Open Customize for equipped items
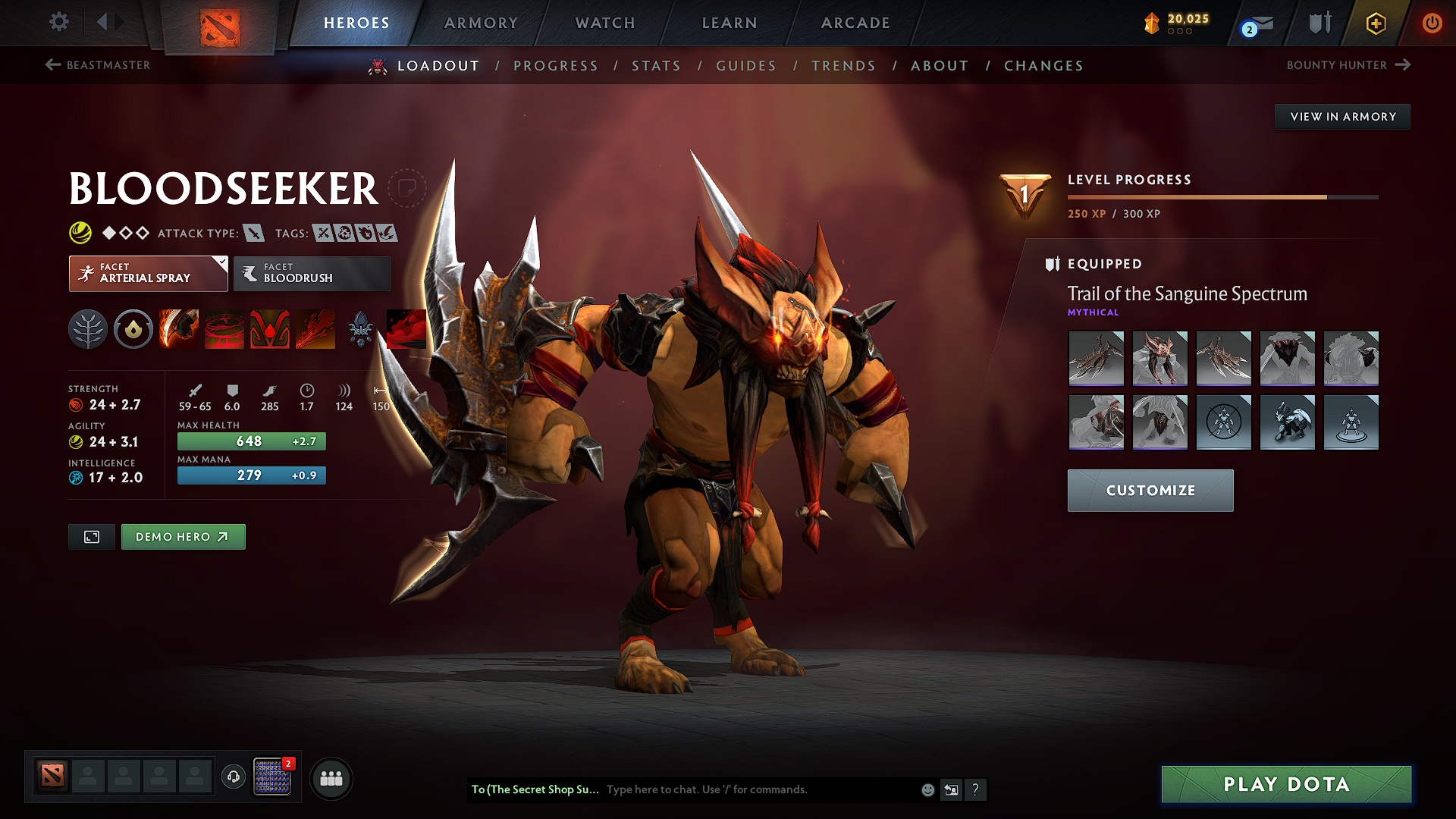The height and width of the screenshot is (819, 1456). click(x=1150, y=491)
